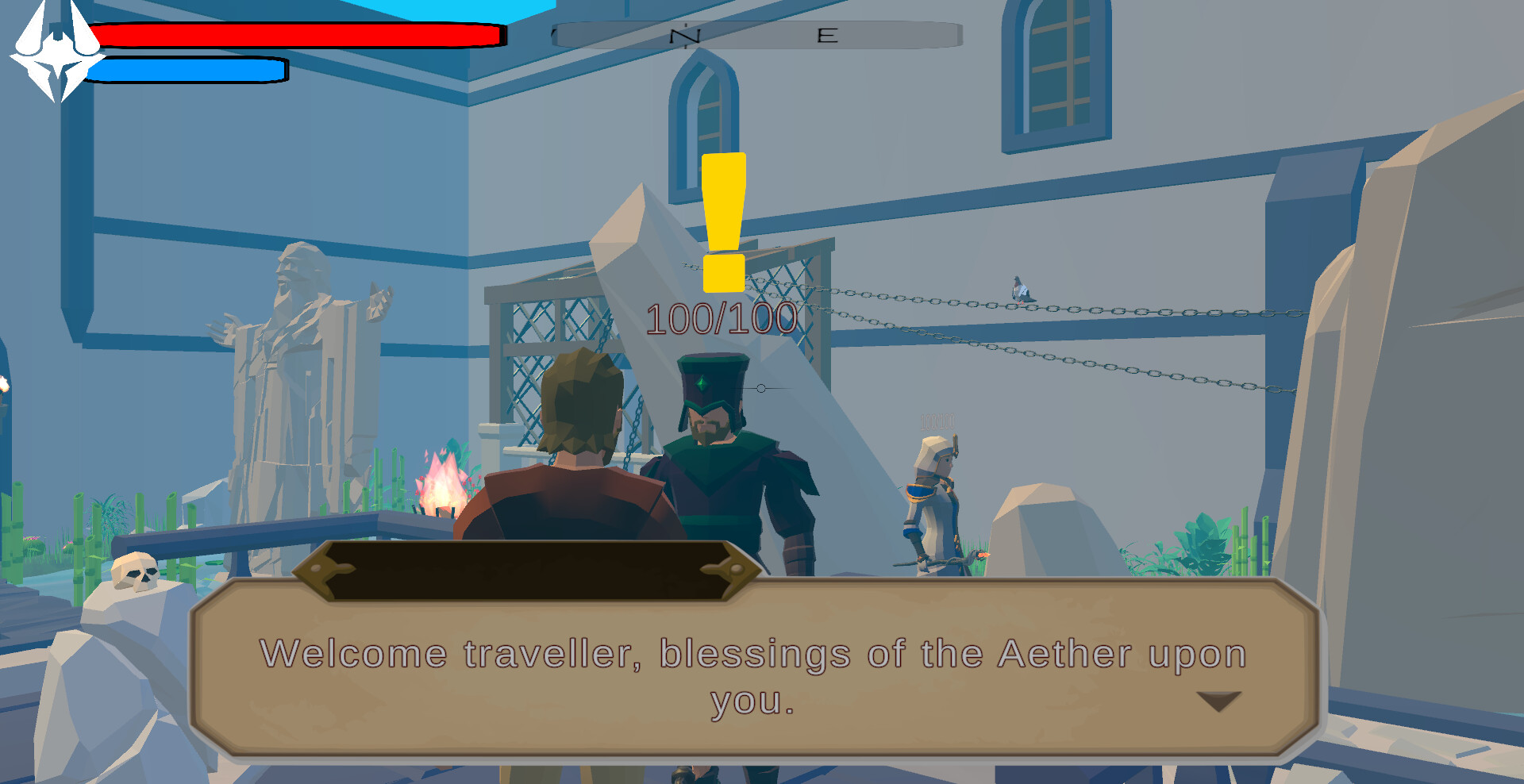The image size is (1524, 784).
Task: Click the E marker on the compass bar
Action: (x=827, y=34)
